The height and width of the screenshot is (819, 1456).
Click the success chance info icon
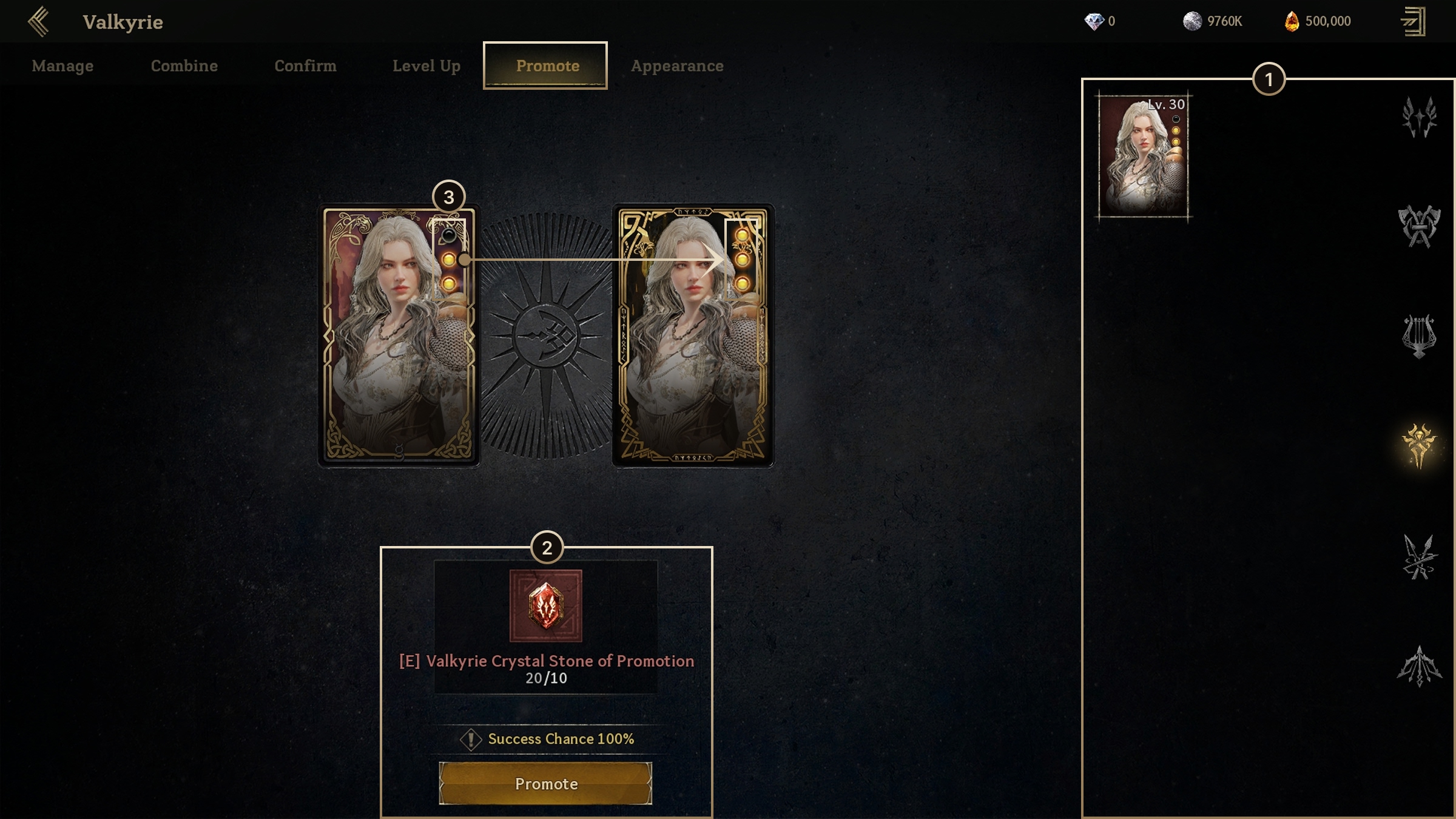pyautogui.click(x=471, y=739)
